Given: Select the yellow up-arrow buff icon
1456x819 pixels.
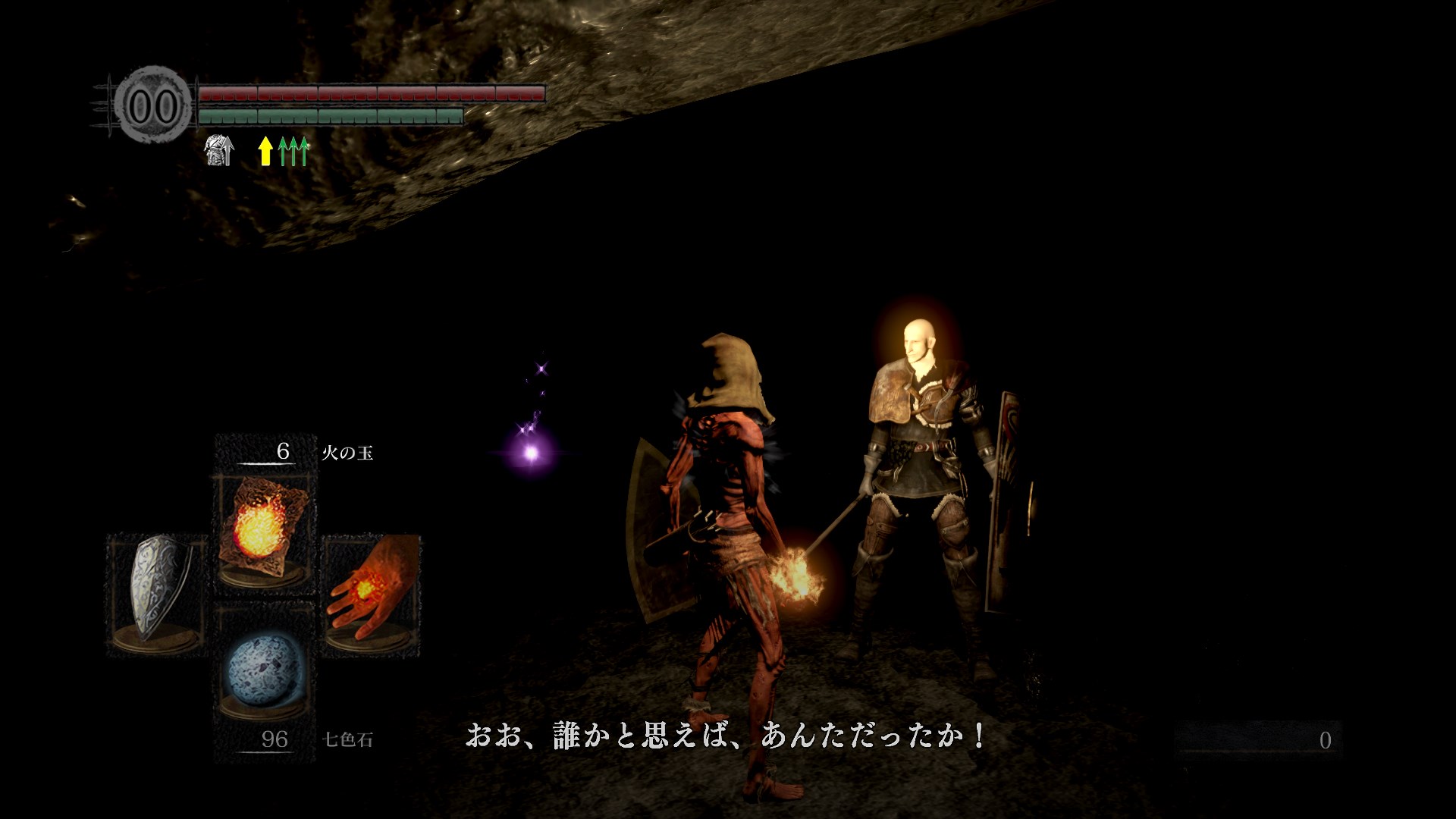Looking at the screenshot, I should tap(265, 151).
